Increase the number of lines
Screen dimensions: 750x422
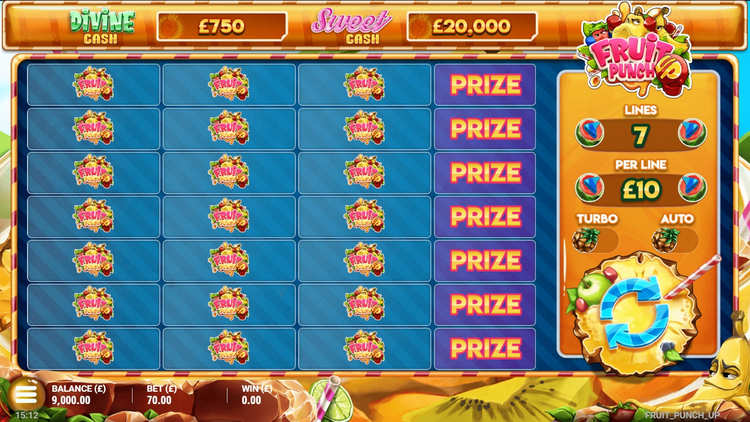pyautogui.click(x=691, y=133)
